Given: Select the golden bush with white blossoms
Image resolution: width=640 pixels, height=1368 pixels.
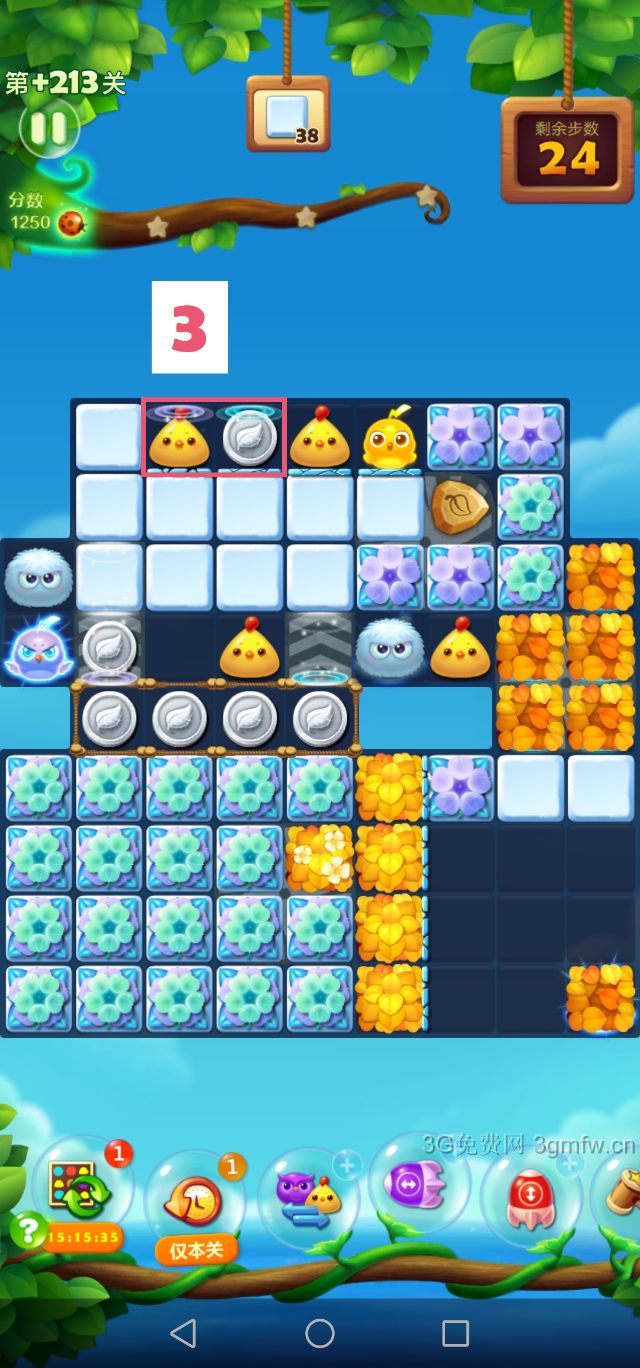Looking at the screenshot, I should pyautogui.click(x=320, y=858).
